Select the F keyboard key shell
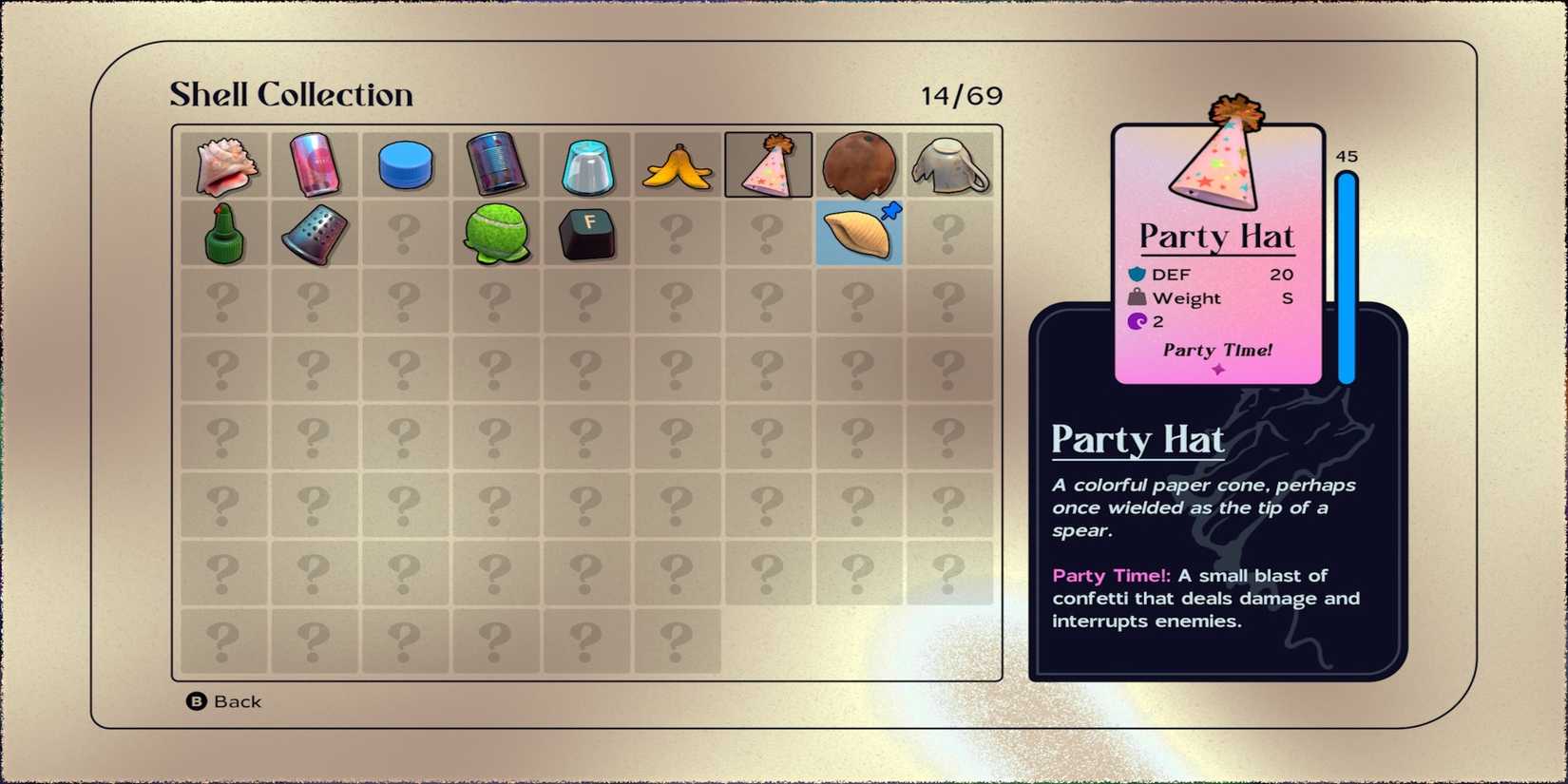This screenshot has height=784, width=1568. (x=586, y=233)
